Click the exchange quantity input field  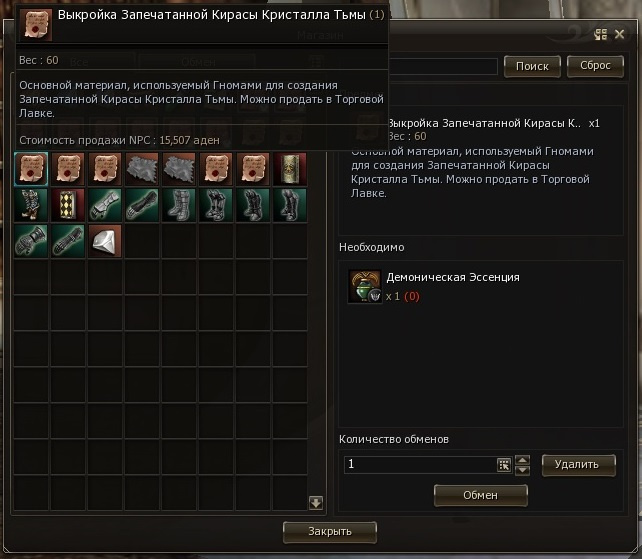click(418, 464)
